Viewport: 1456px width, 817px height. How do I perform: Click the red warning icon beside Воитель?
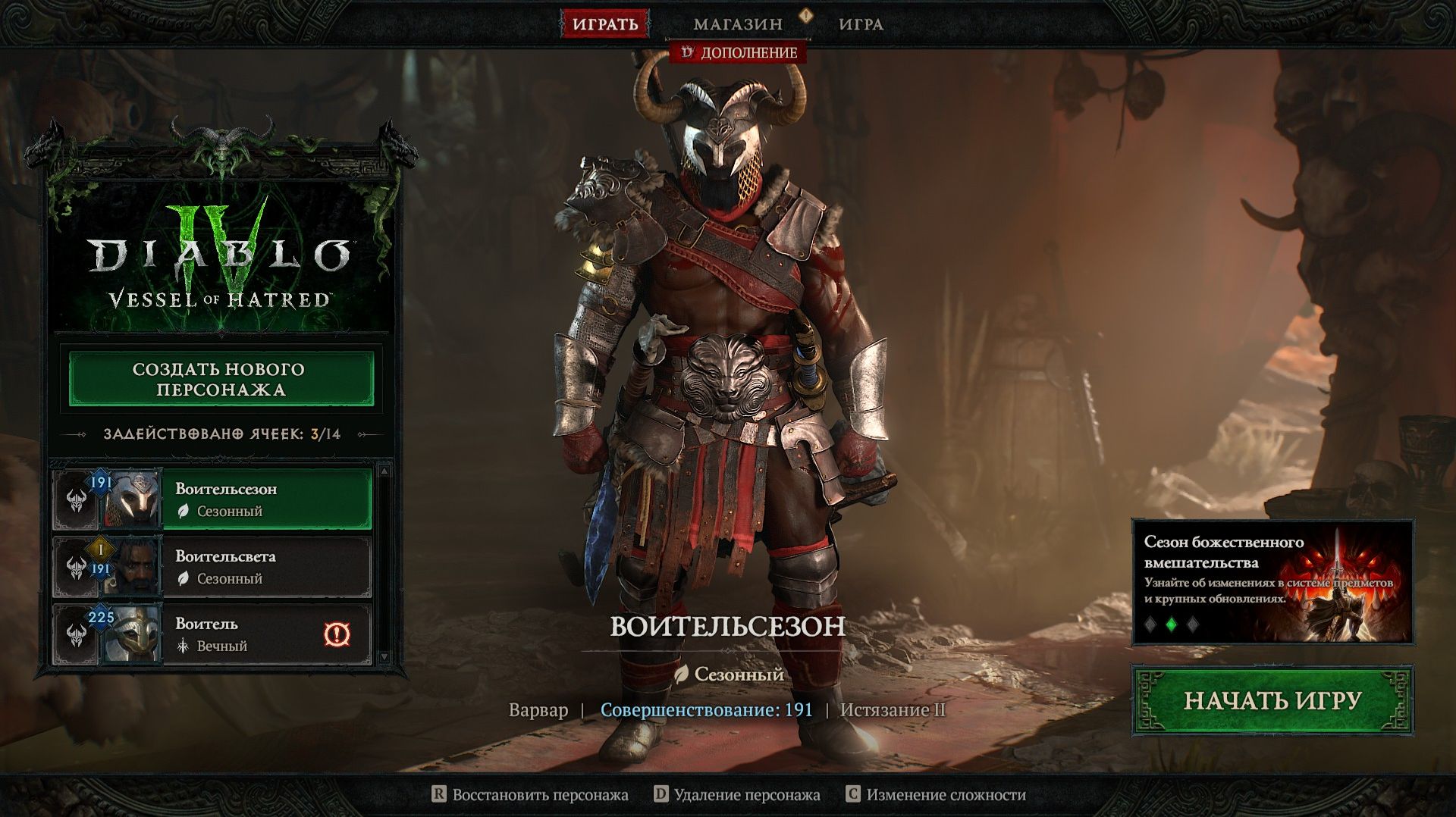[x=337, y=634]
